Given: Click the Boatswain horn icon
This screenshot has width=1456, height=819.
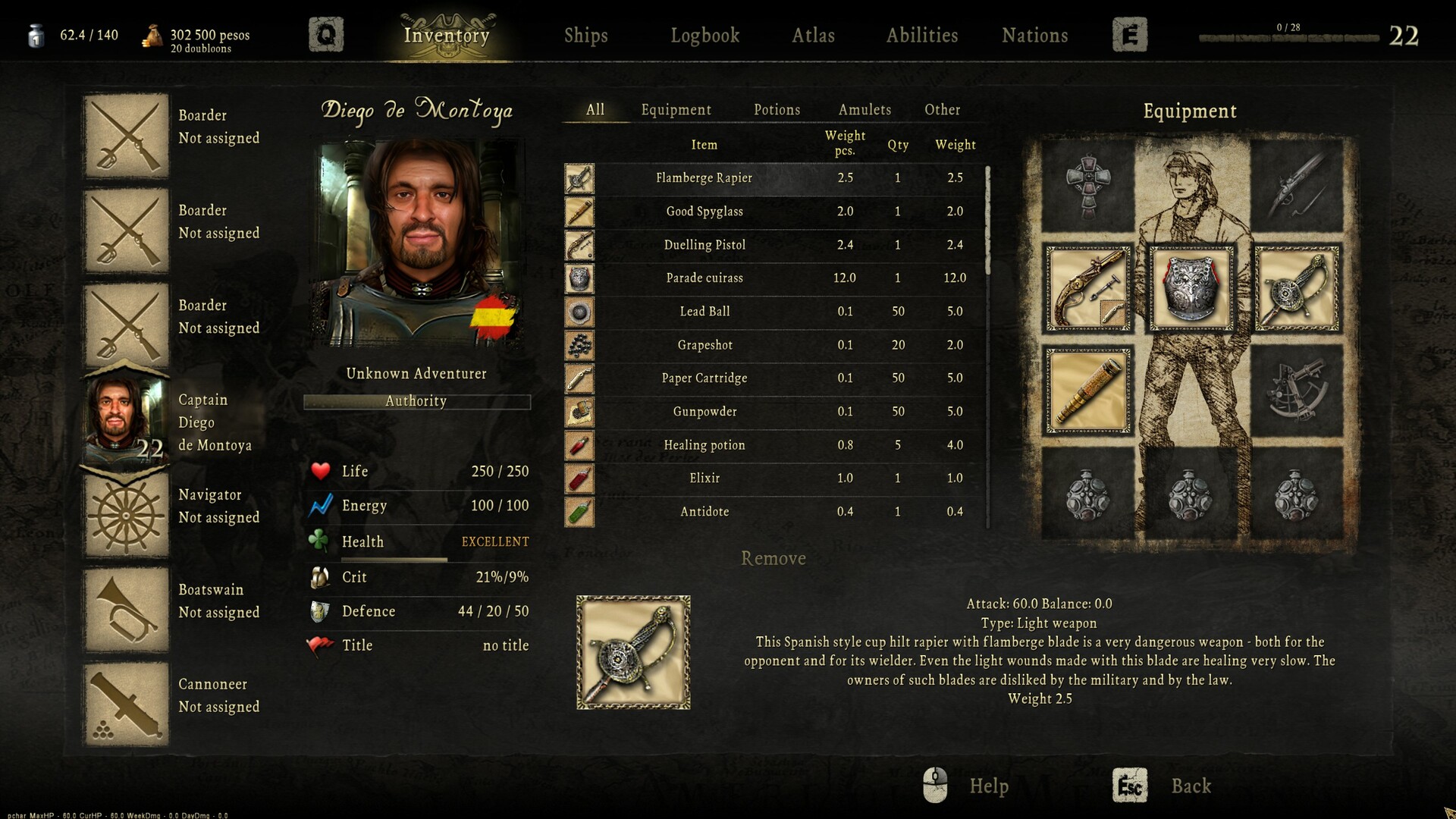Looking at the screenshot, I should [126, 607].
